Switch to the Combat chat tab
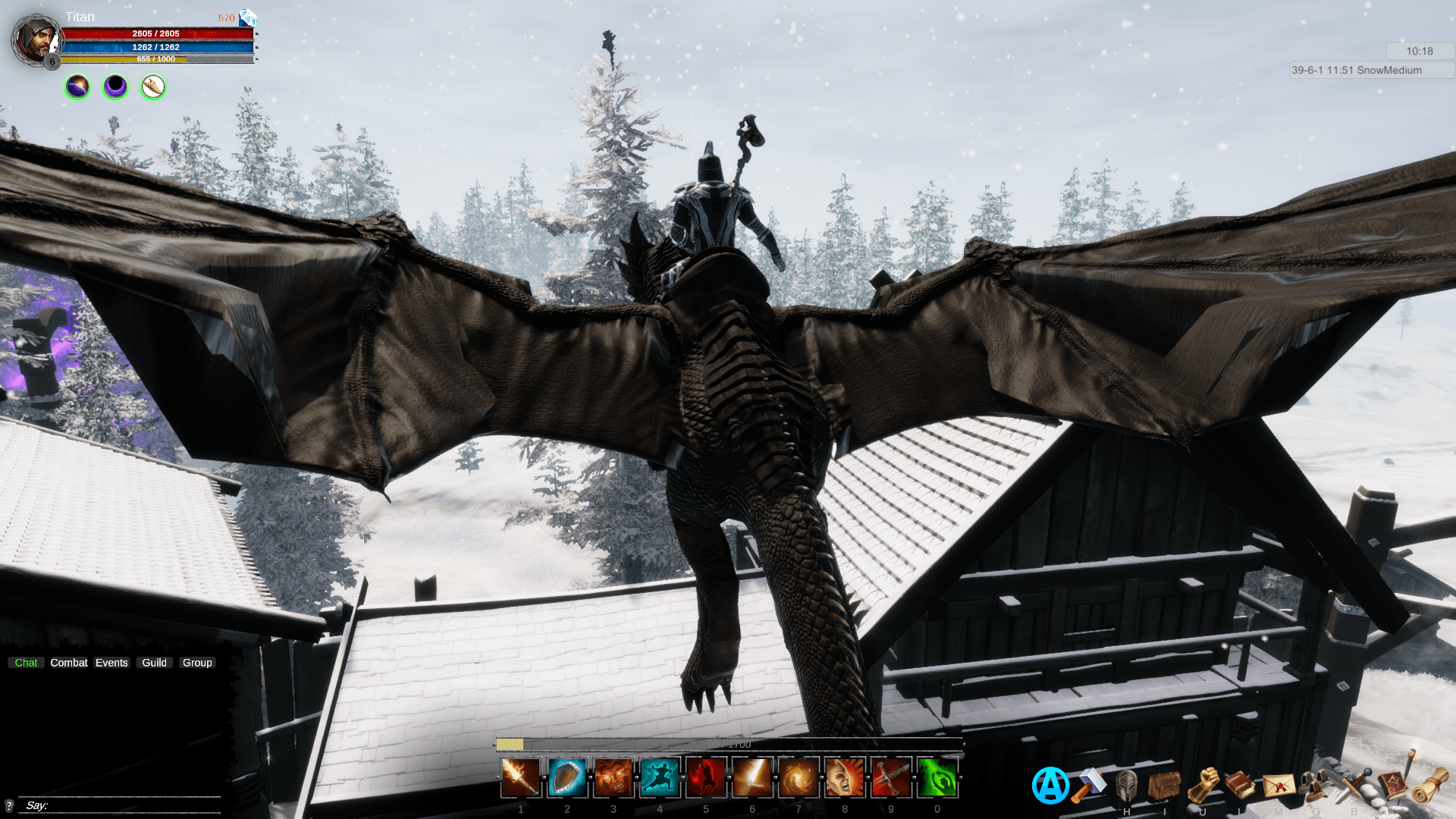Image resolution: width=1456 pixels, height=819 pixels. point(69,663)
